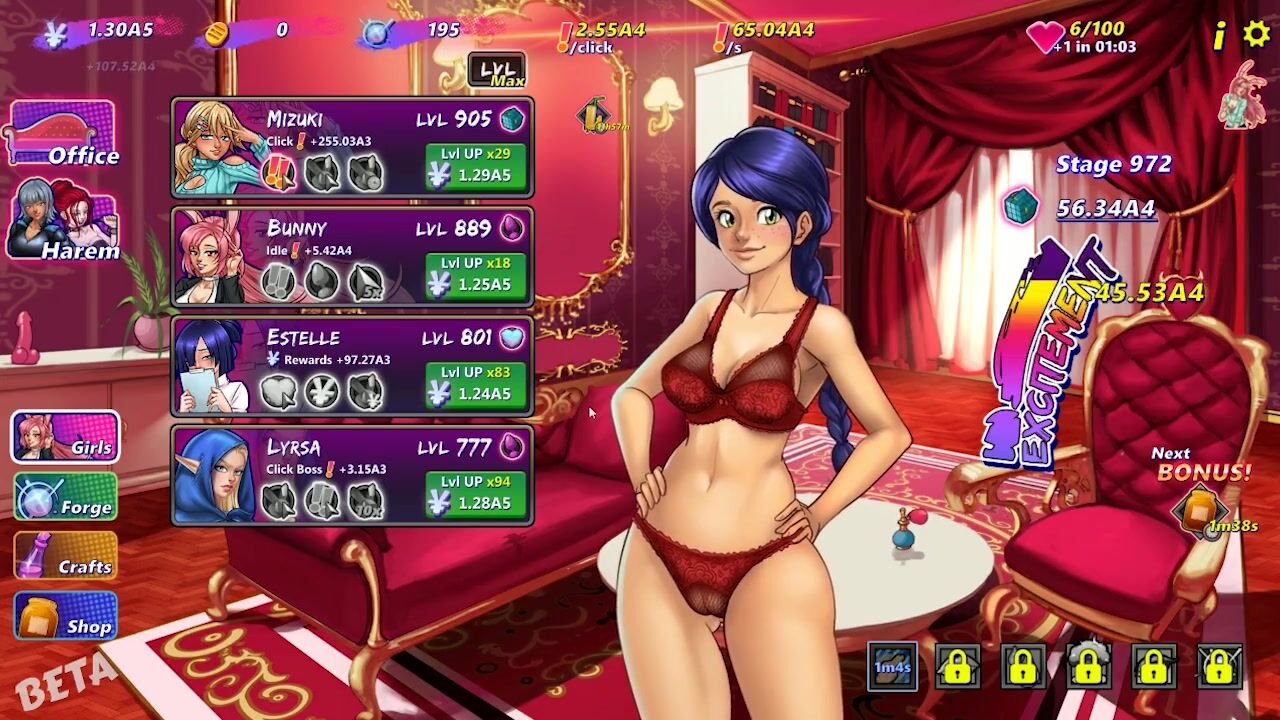Level up Mizuki x29
The image size is (1280, 720).
point(476,165)
